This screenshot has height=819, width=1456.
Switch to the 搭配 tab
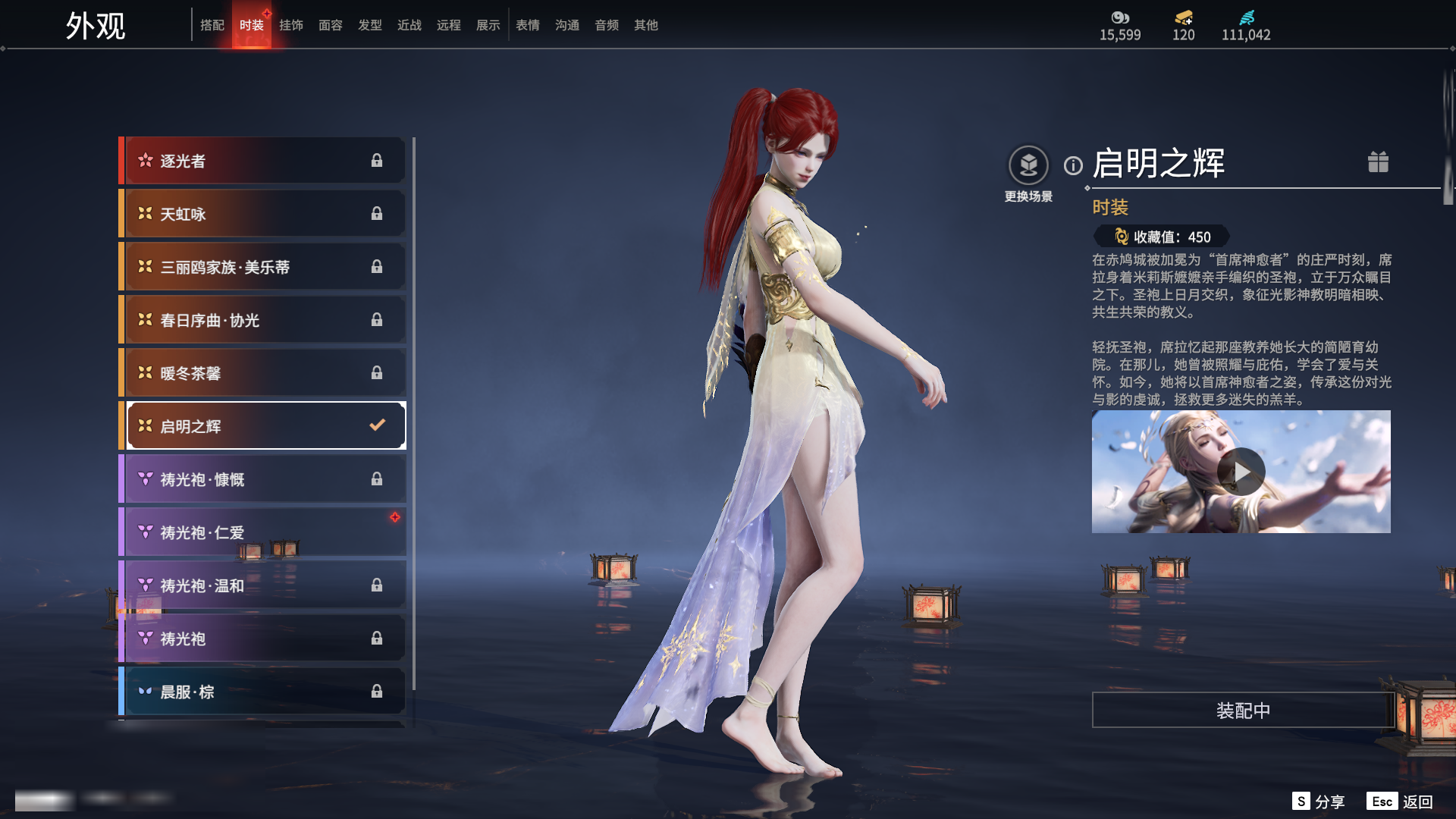pos(212,25)
